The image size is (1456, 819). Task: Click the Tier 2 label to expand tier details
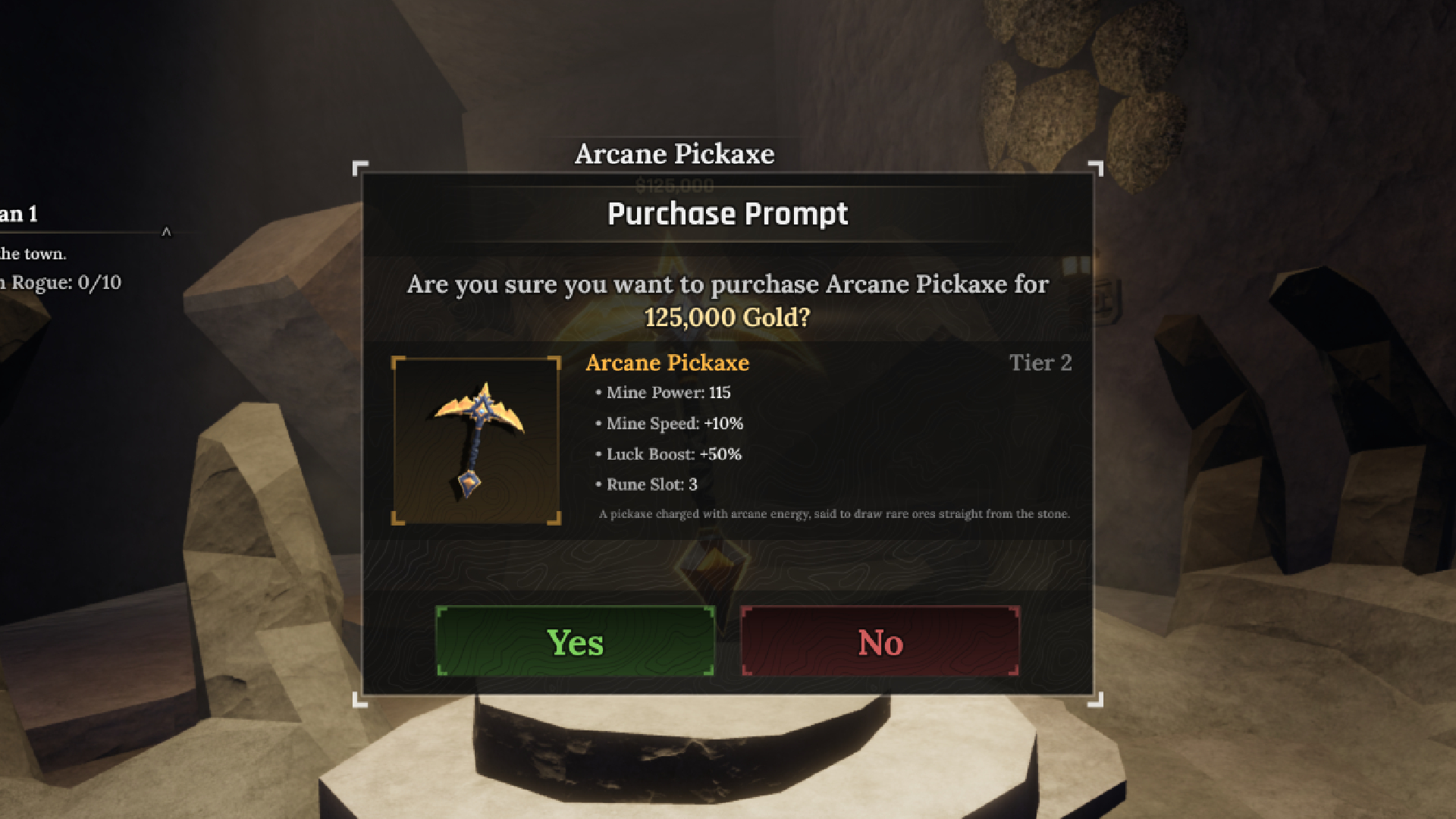(x=1040, y=363)
